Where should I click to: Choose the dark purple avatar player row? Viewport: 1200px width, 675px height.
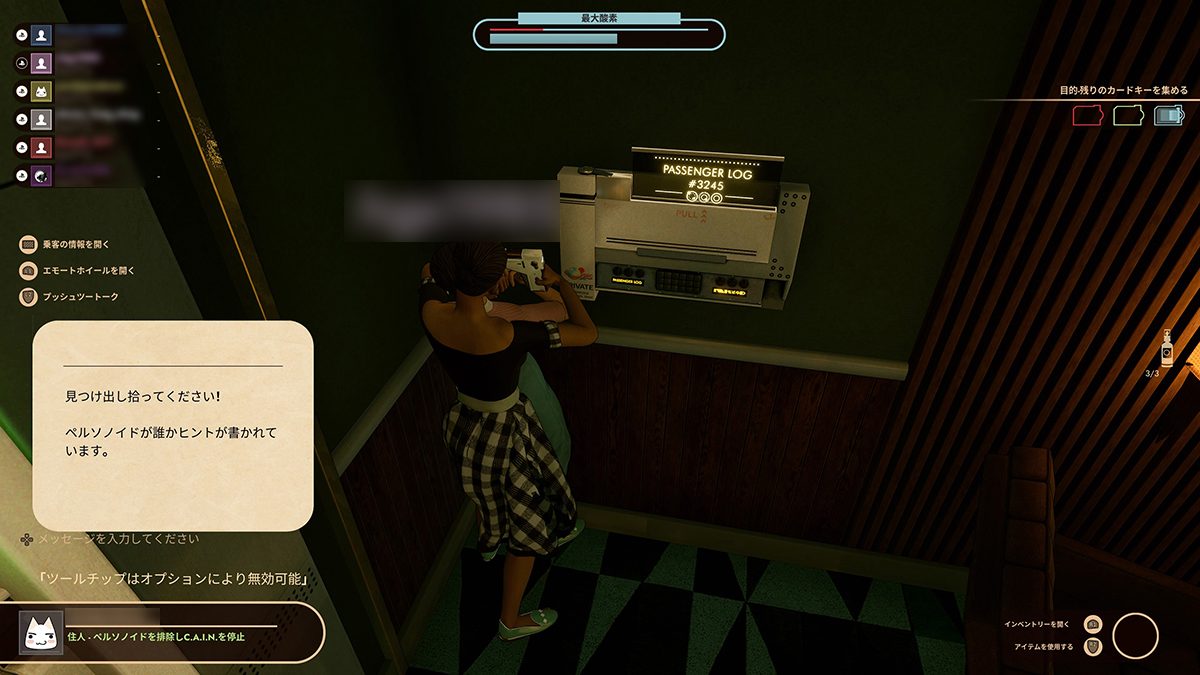coord(41,176)
